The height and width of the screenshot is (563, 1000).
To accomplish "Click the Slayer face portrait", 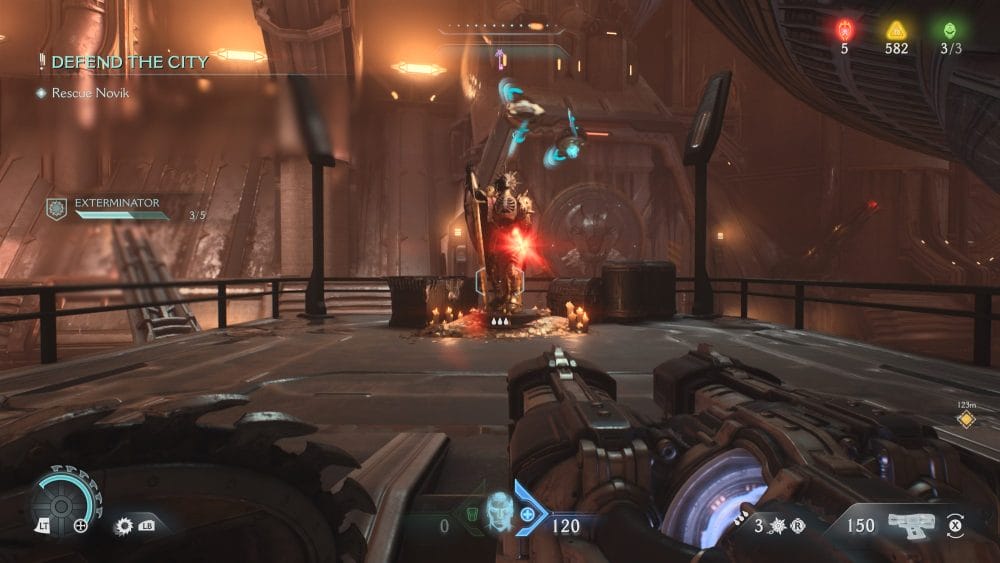I will click(x=499, y=513).
